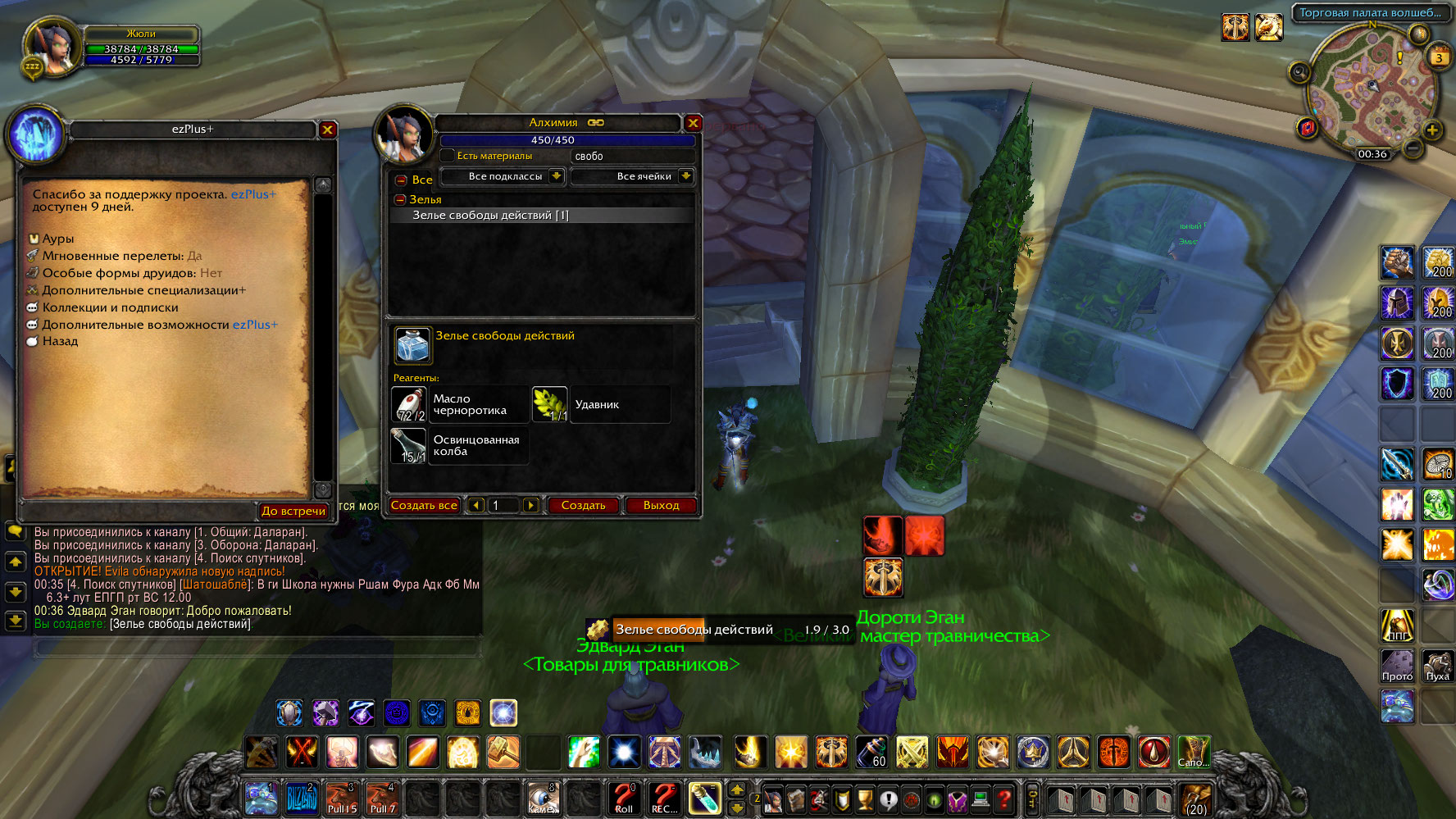This screenshot has width=1456, height=819.
Task: Toggle the Есть материалы checkbox
Action: (448, 156)
